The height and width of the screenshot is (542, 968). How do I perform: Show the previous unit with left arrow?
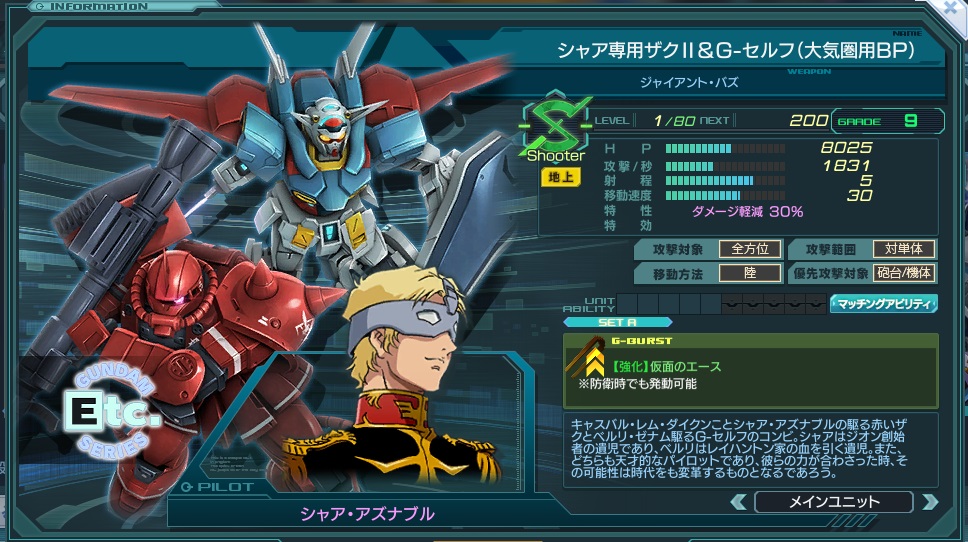click(x=741, y=502)
